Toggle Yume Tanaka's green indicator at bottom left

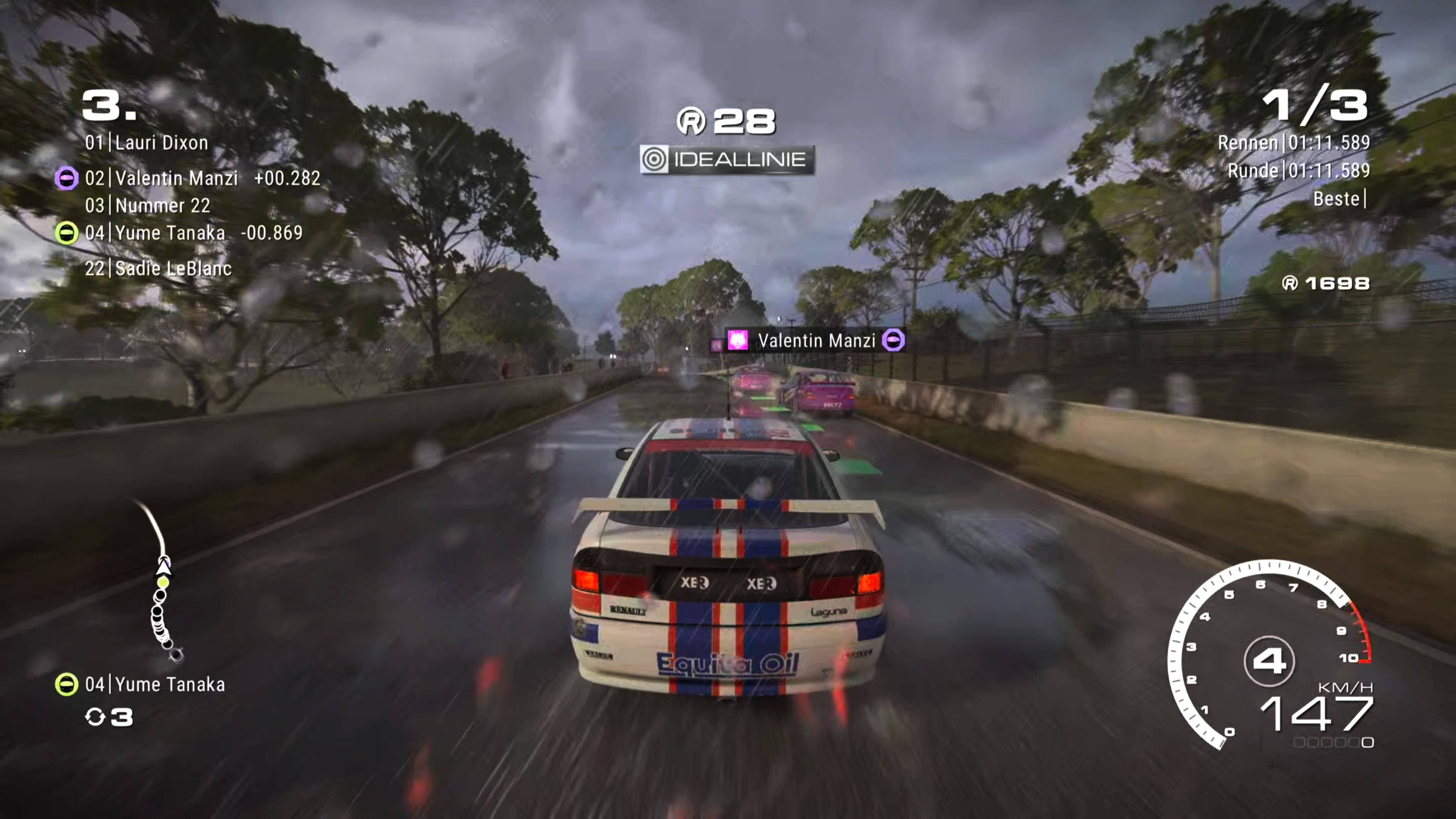66,684
